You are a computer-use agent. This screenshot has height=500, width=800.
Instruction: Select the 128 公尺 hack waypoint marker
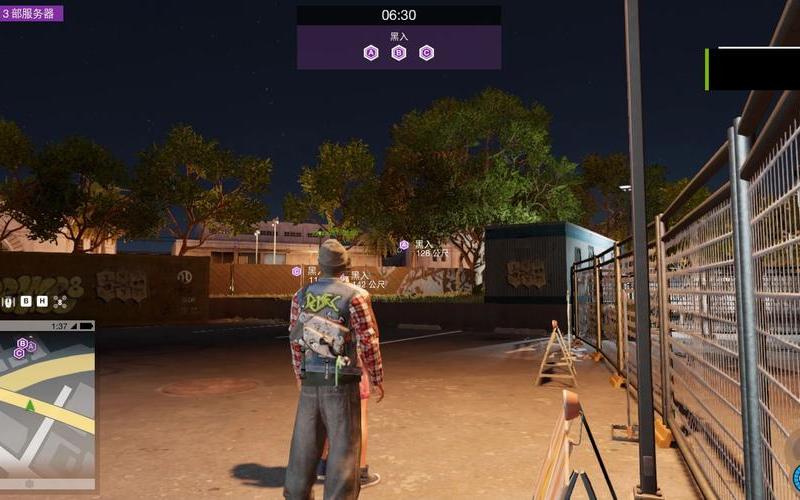coord(404,244)
